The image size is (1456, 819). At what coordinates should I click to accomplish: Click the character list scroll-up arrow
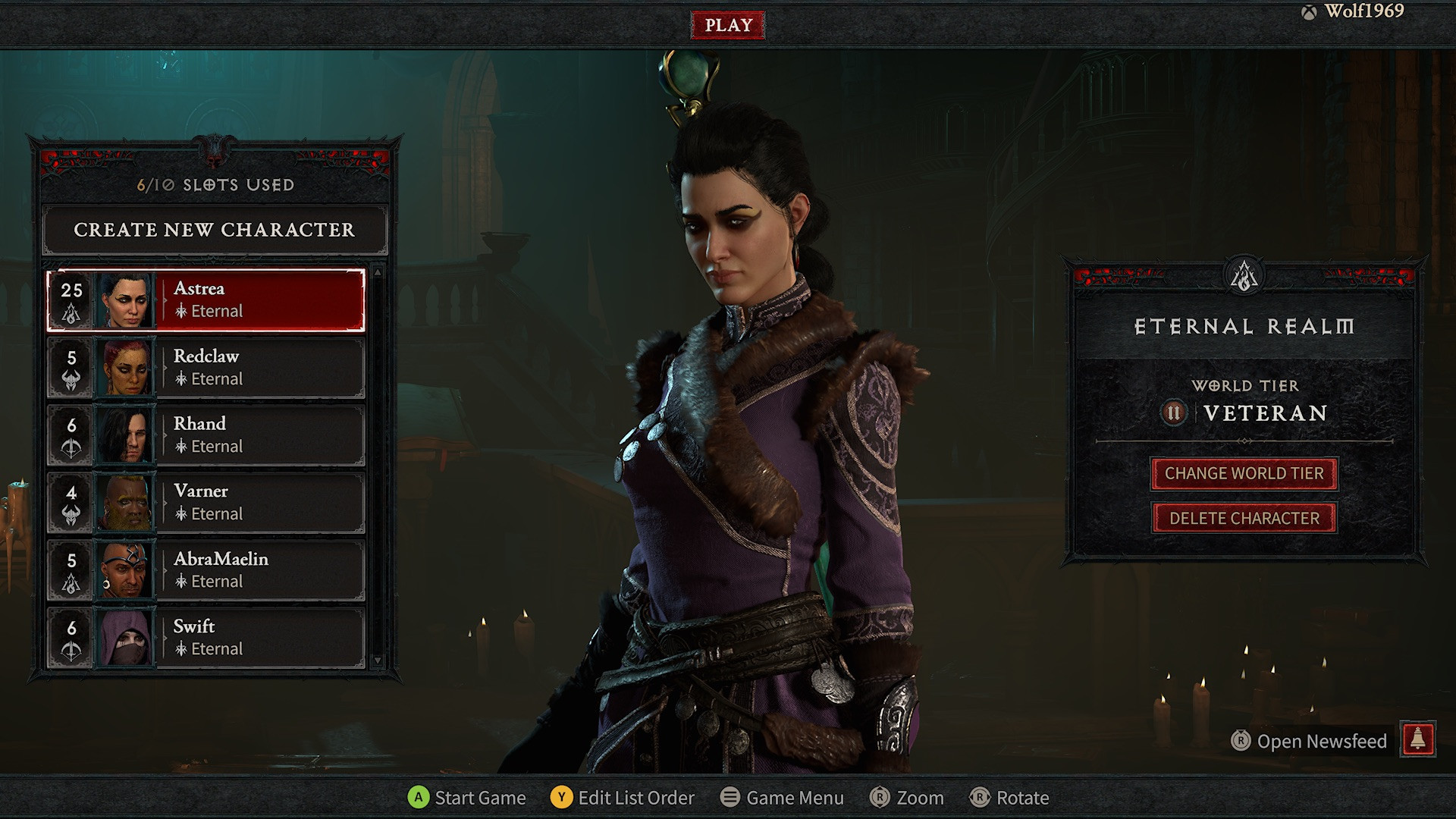coord(378,271)
